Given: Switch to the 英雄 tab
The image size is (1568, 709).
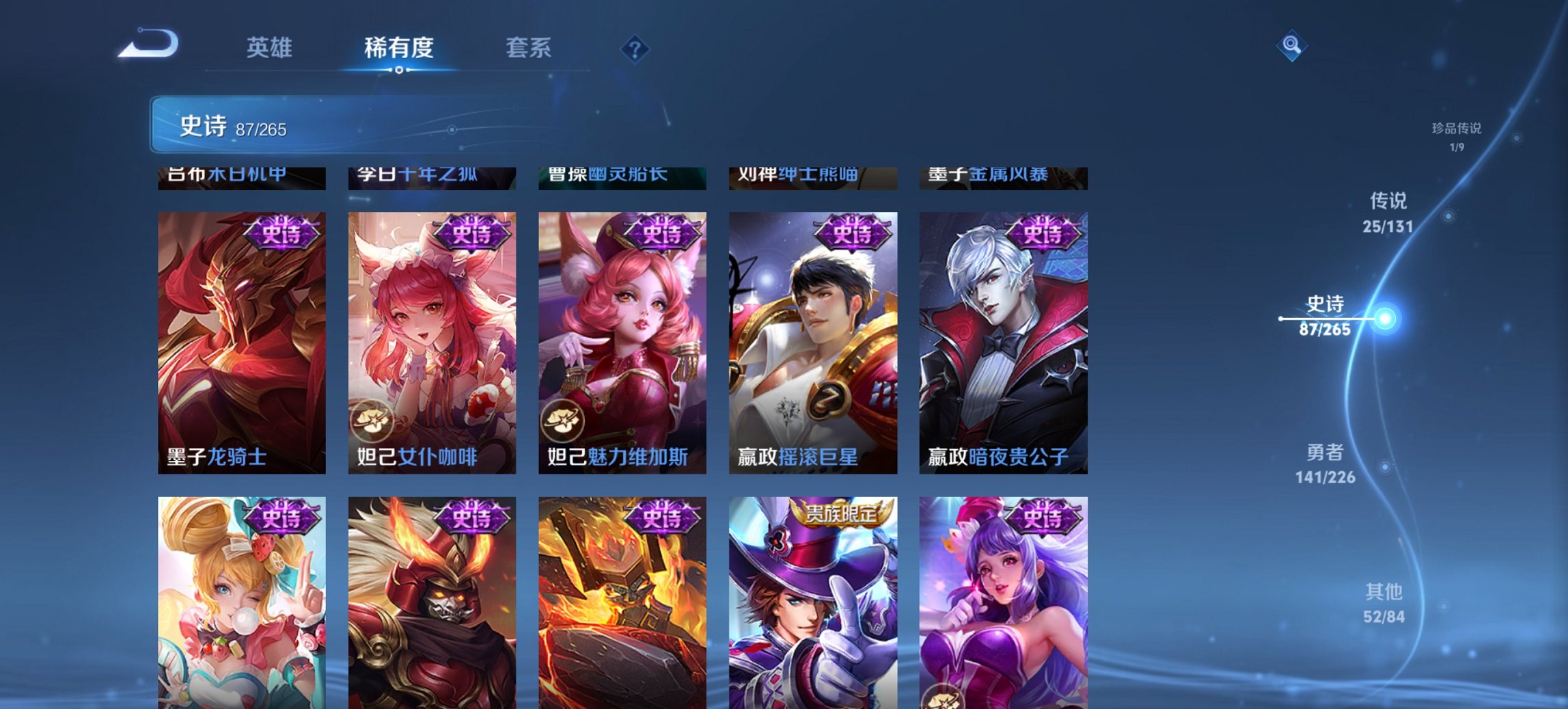Looking at the screenshot, I should click(x=271, y=48).
